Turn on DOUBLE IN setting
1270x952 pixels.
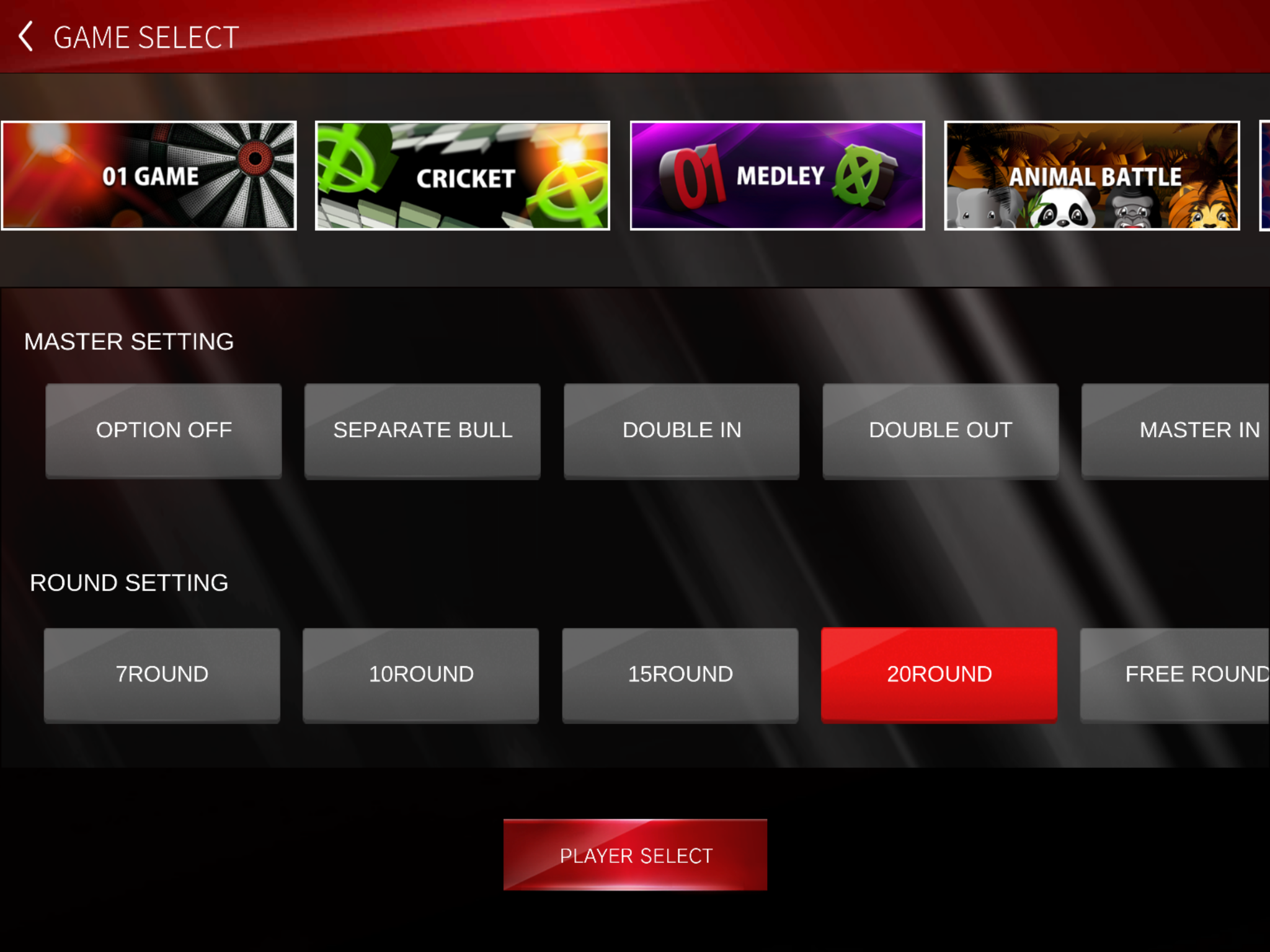682,430
